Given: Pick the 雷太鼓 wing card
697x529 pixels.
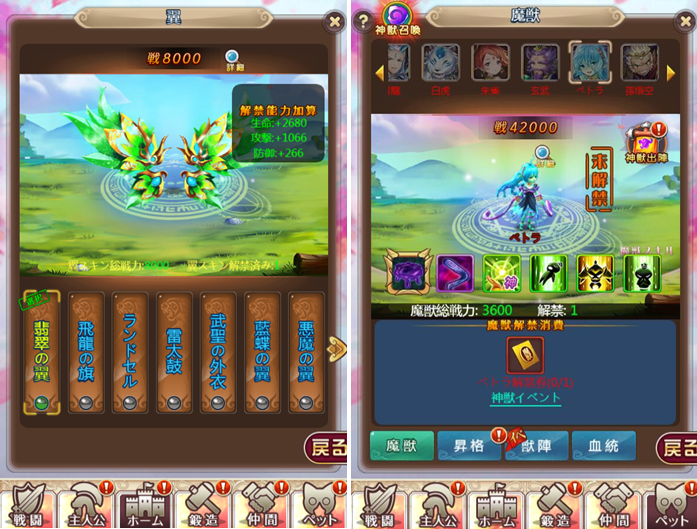Looking at the screenshot, I should [x=175, y=352].
